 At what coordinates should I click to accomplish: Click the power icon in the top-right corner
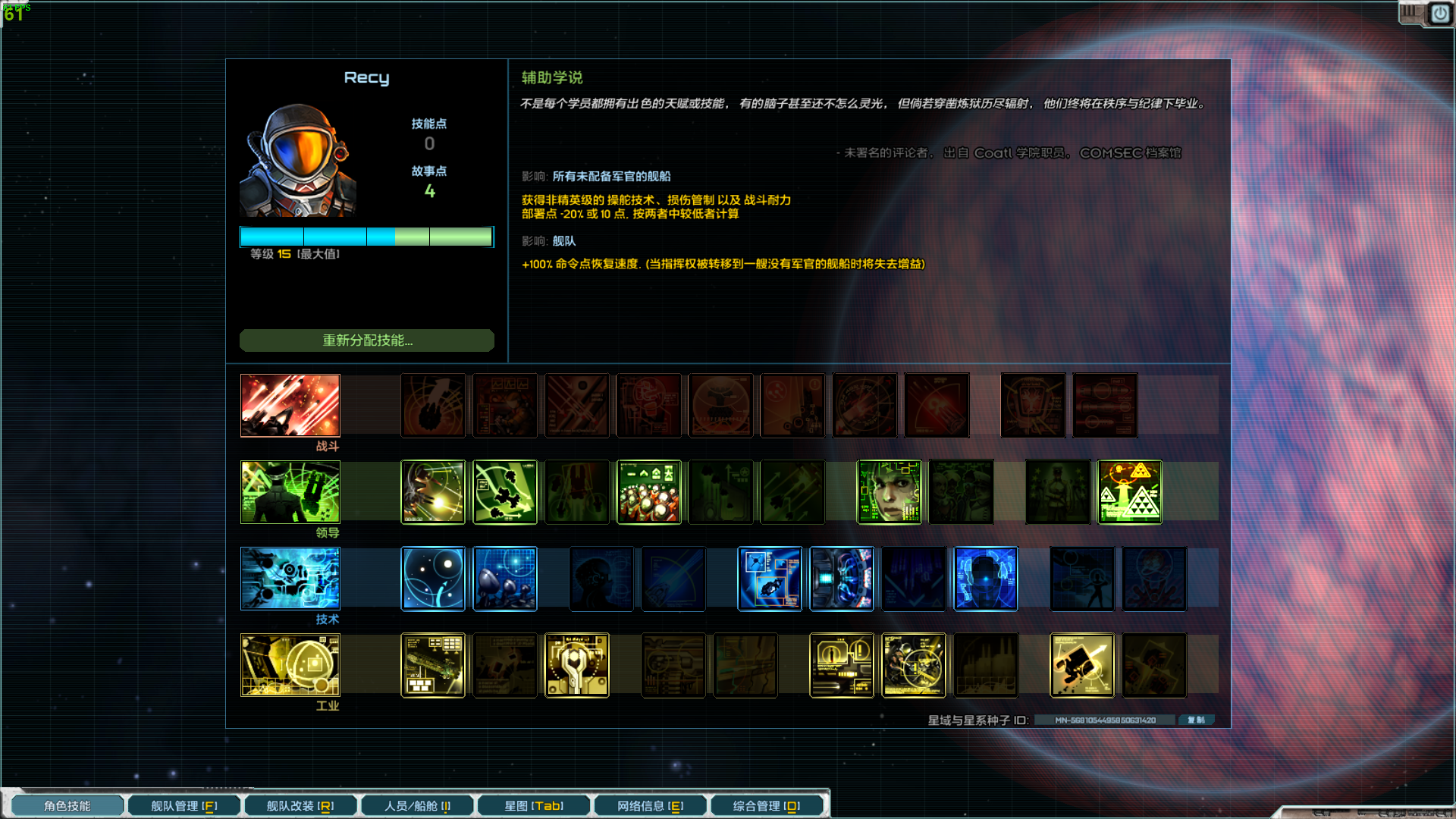[1439, 13]
